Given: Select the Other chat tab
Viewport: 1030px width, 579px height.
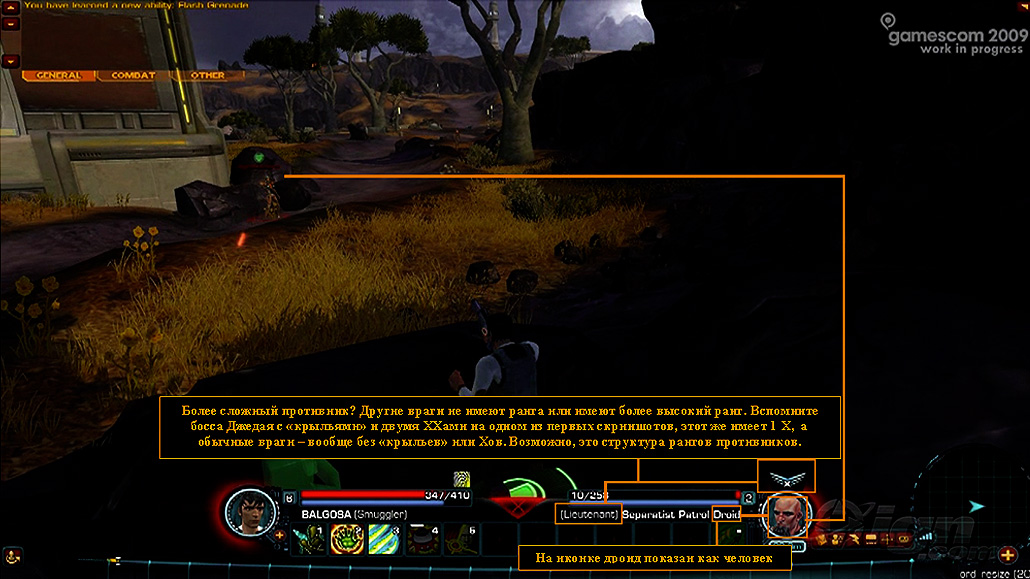Looking at the screenshot, I should tap(207, 75).
